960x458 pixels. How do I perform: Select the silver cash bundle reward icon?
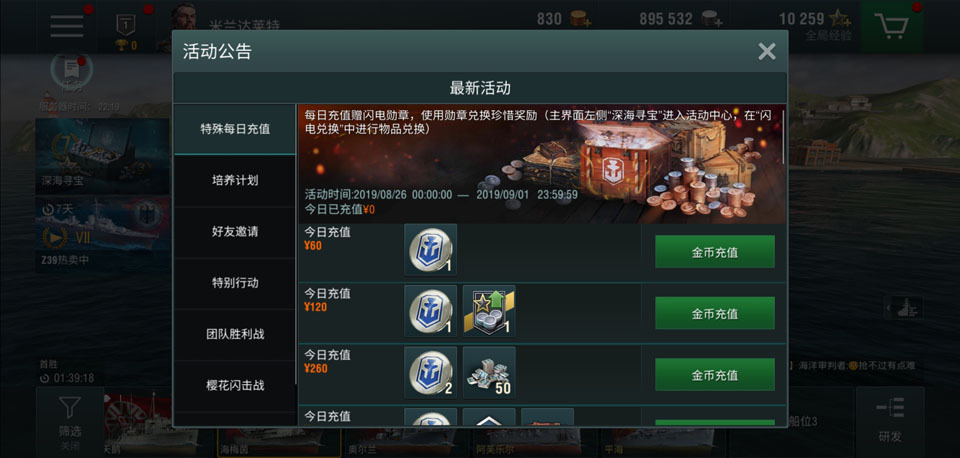pyautogui.click(x=489, y=373)
